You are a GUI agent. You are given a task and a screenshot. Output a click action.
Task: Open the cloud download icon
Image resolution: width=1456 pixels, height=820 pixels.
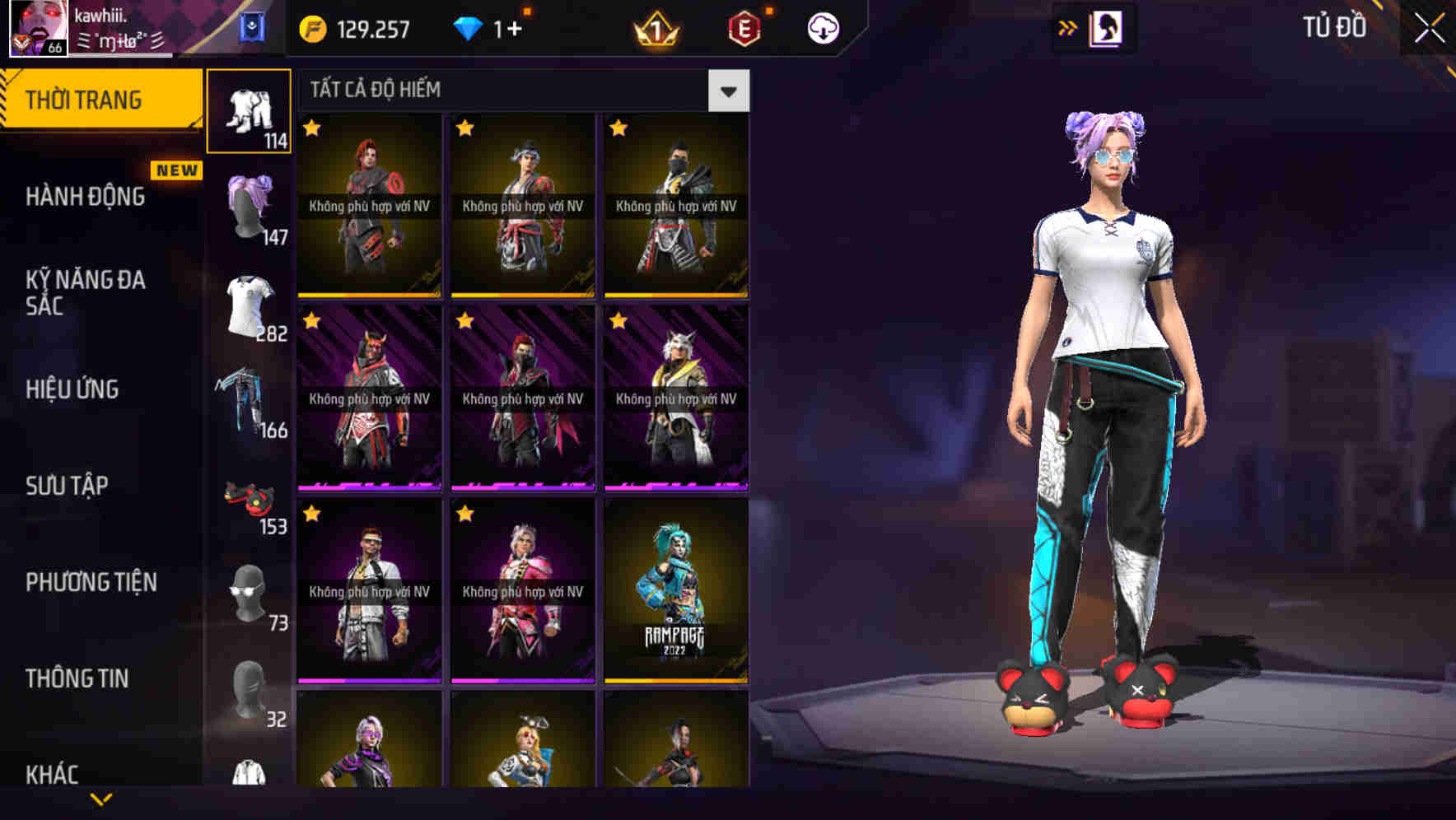[x=822, y=27]
